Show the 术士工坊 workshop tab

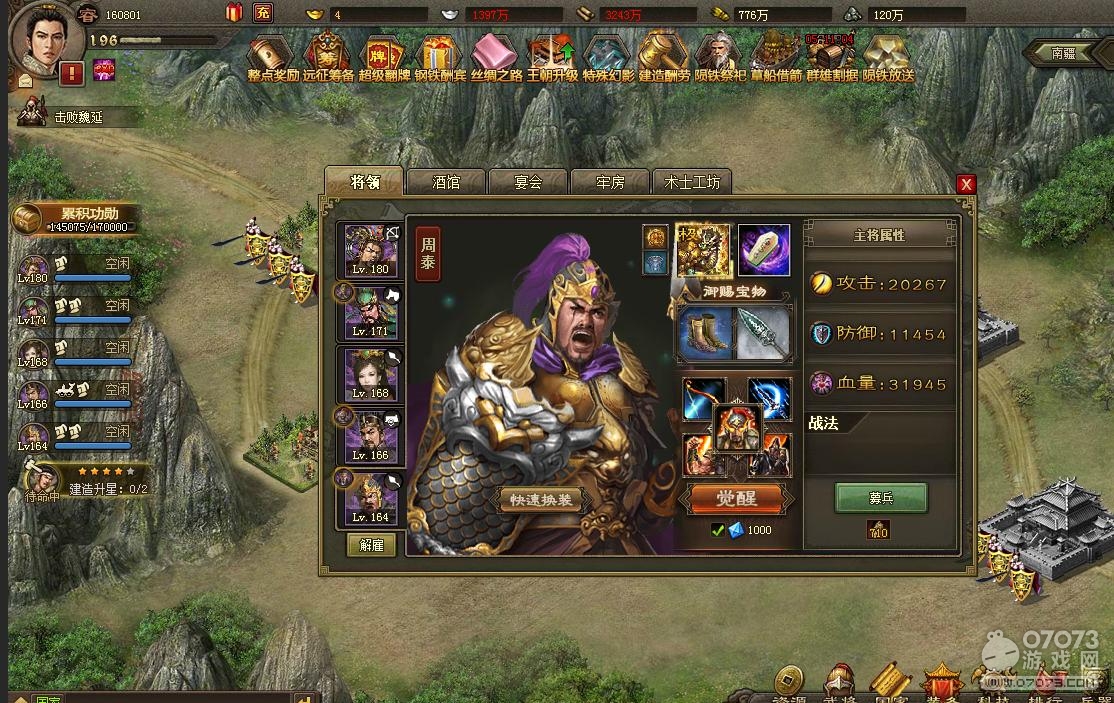click(x=692, y=182)
